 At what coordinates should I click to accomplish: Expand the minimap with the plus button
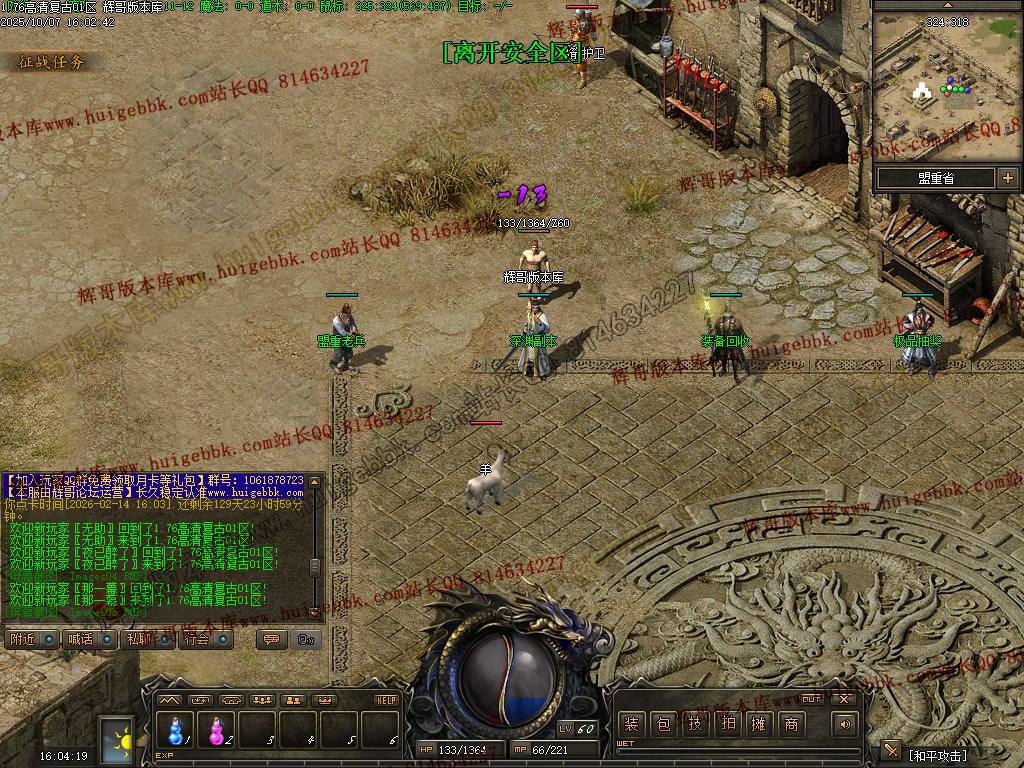click(1006, 178)
